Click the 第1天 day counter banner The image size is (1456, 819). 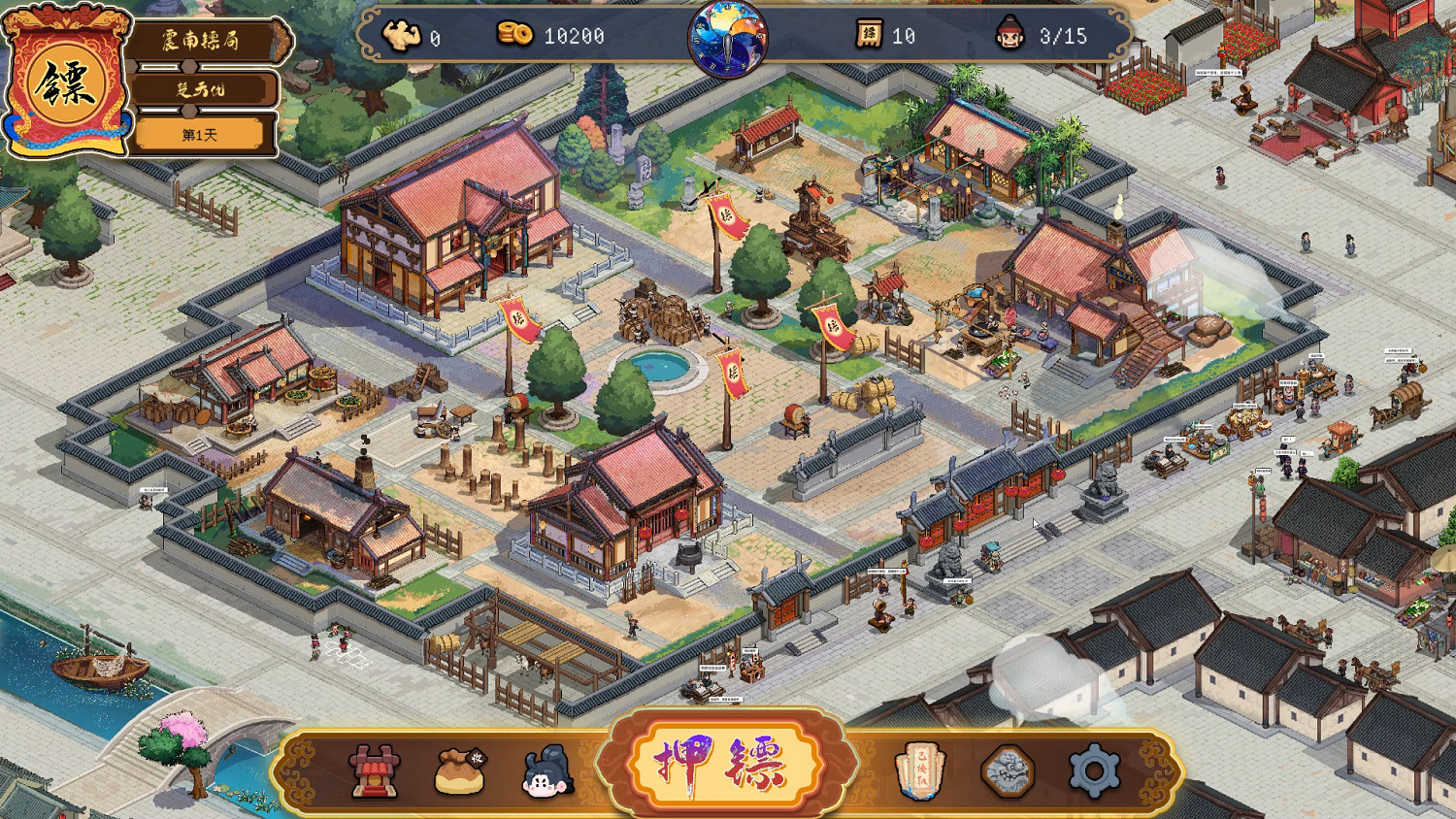tap(204, 134)
